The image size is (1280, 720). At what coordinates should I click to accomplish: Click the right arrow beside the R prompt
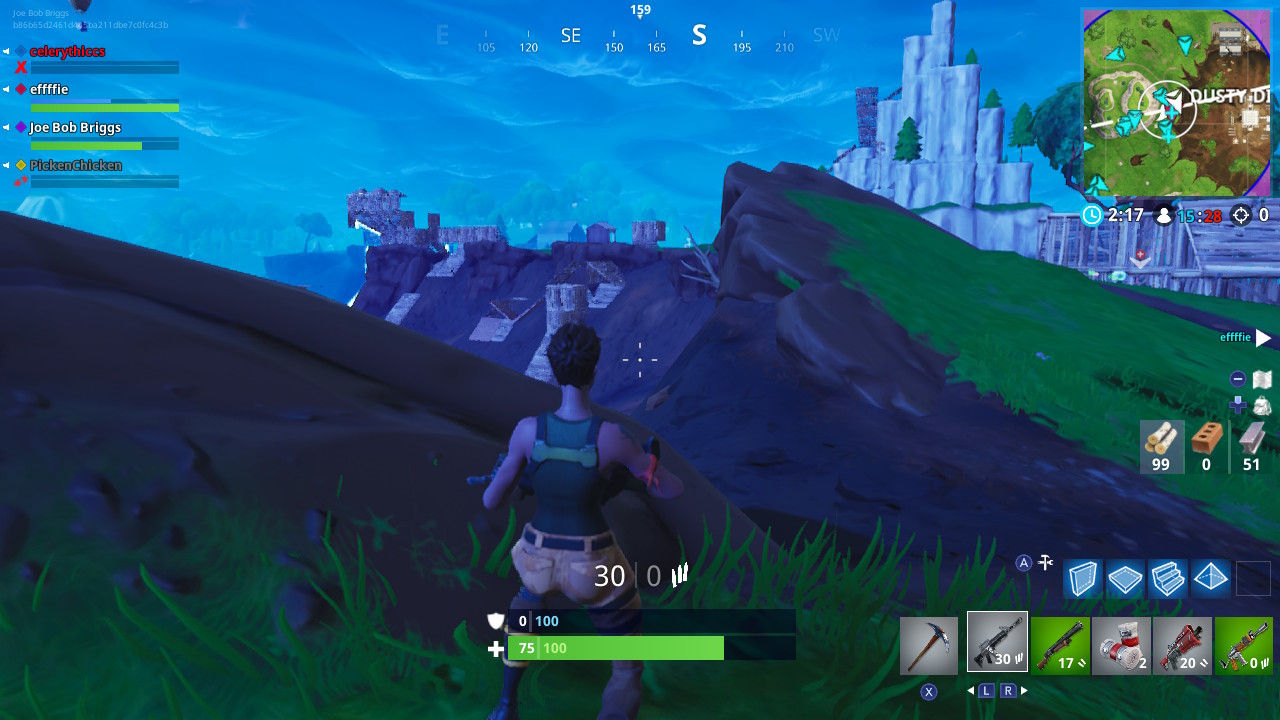click(x=1022, y=690)
